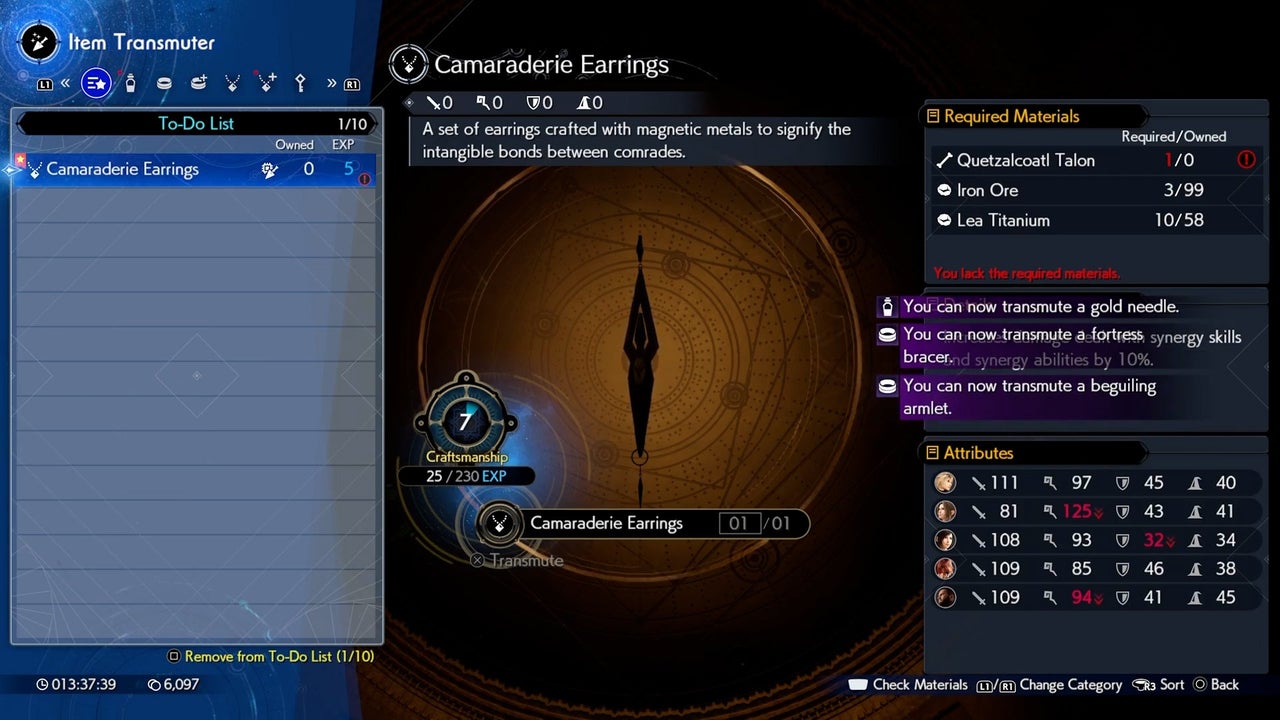Image resolution: width=1280 pixels, height=720 pixels.
Task: Choose the Sort option
Action: pos(1159,685)
